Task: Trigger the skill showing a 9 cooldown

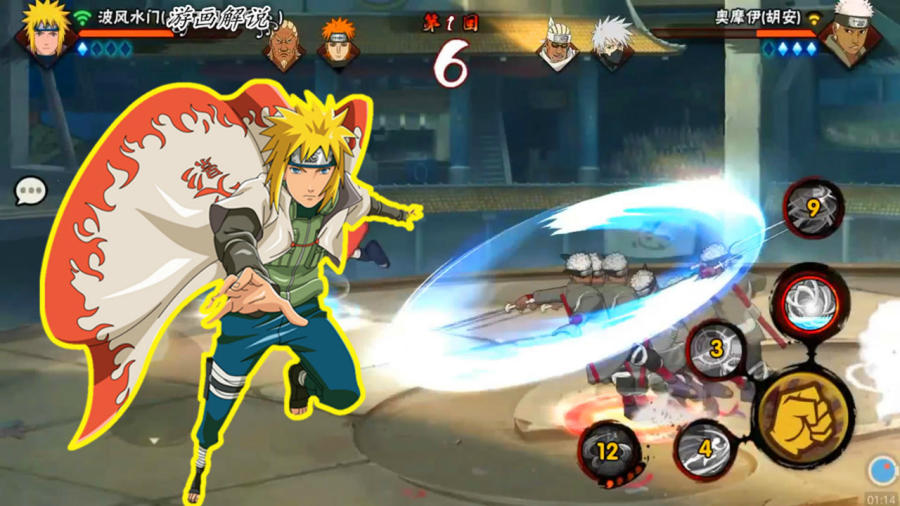Action: [x=813, y=208]
